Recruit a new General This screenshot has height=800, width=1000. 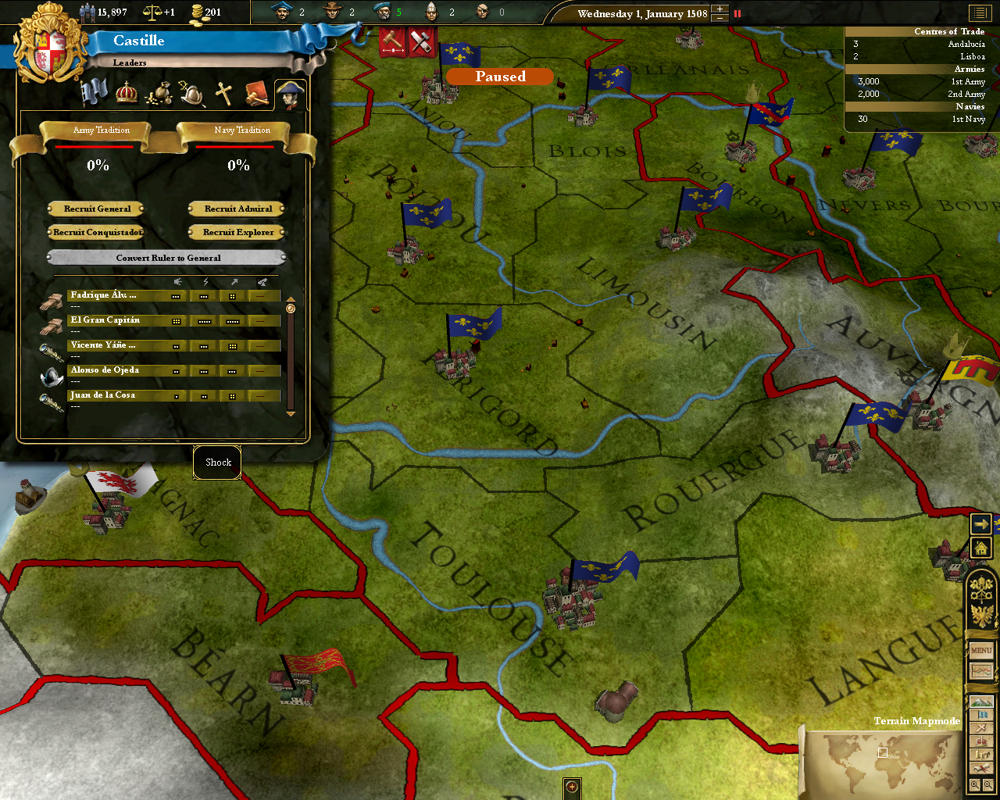[98, 209]
